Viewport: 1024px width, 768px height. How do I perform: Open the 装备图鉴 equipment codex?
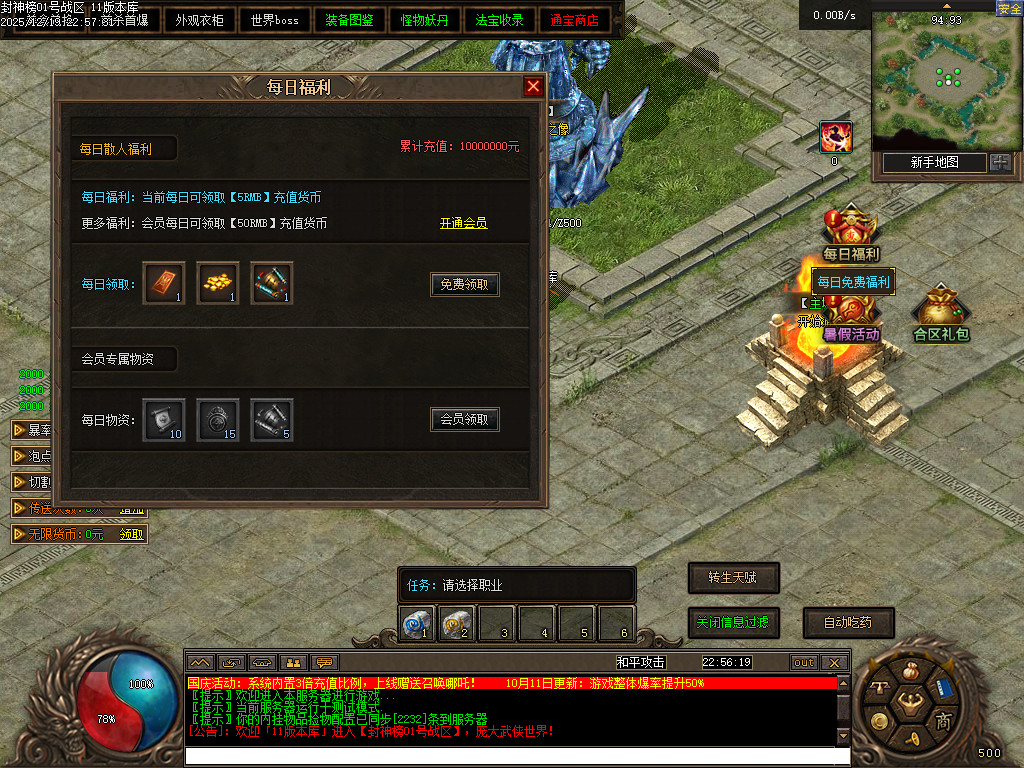(x=349, y=20)
